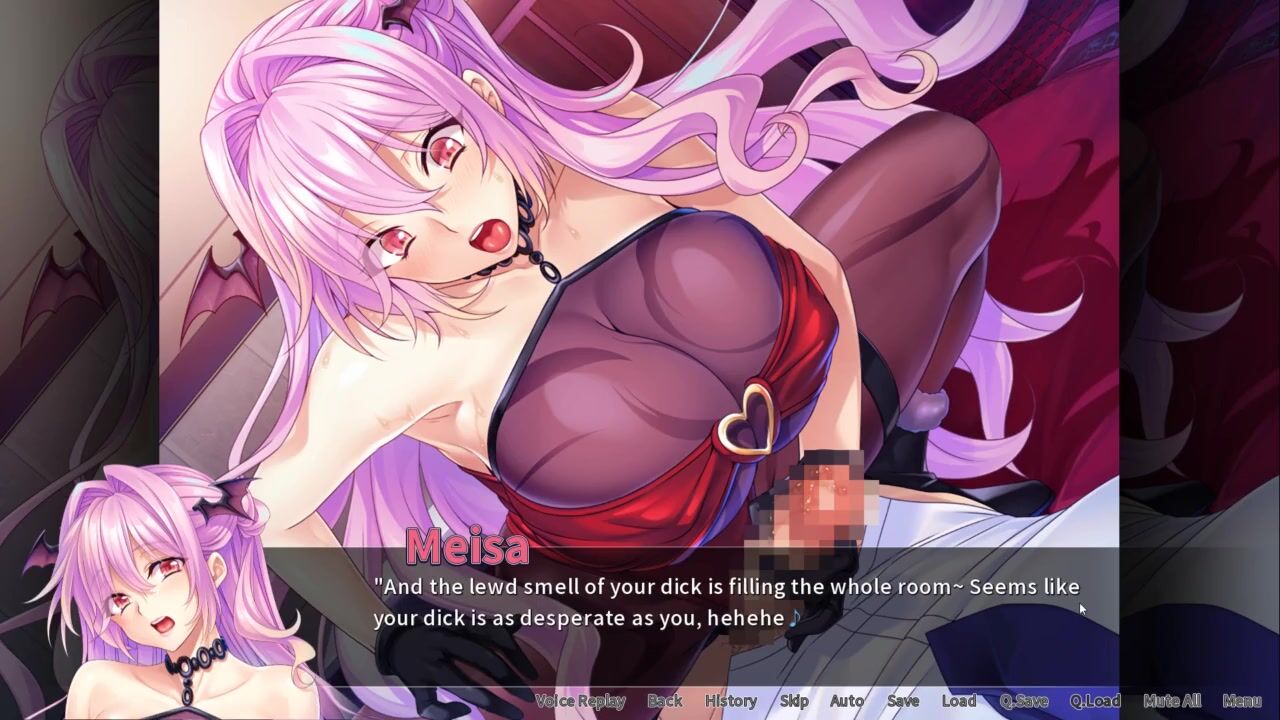Open the History log
This screenshot has width=1280, height=720.
pyautogui.click(x=730, y=701)
